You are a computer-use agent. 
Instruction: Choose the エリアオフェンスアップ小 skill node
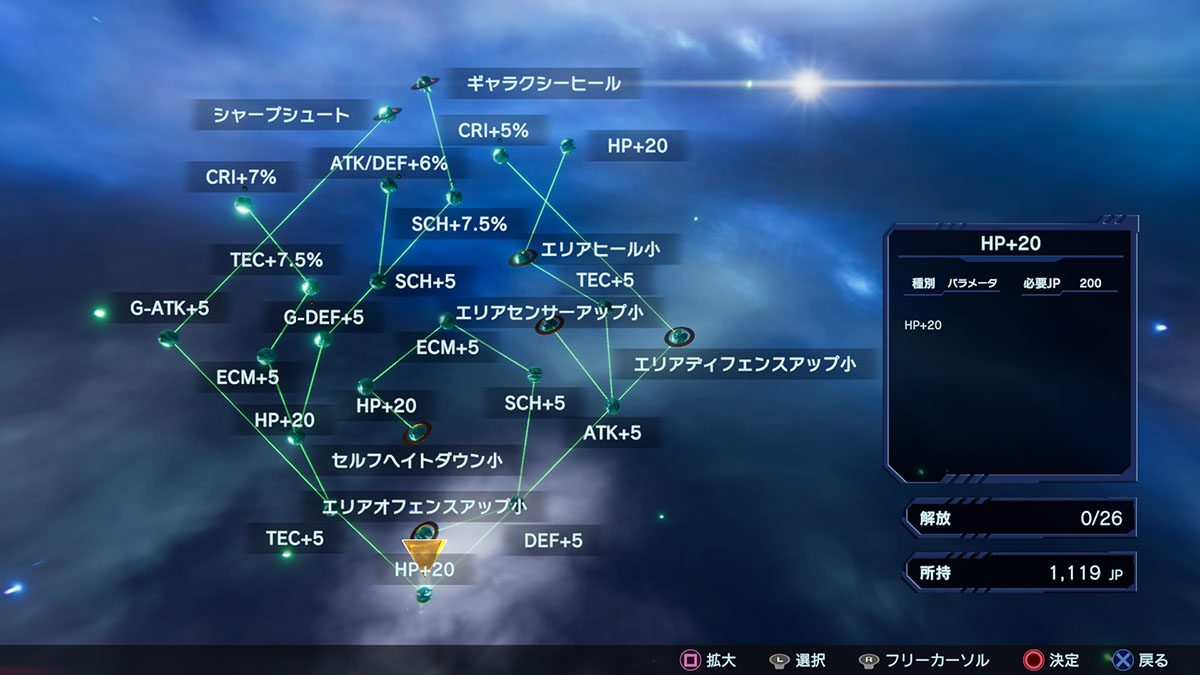pyautogui.click(x=424, y=531)
